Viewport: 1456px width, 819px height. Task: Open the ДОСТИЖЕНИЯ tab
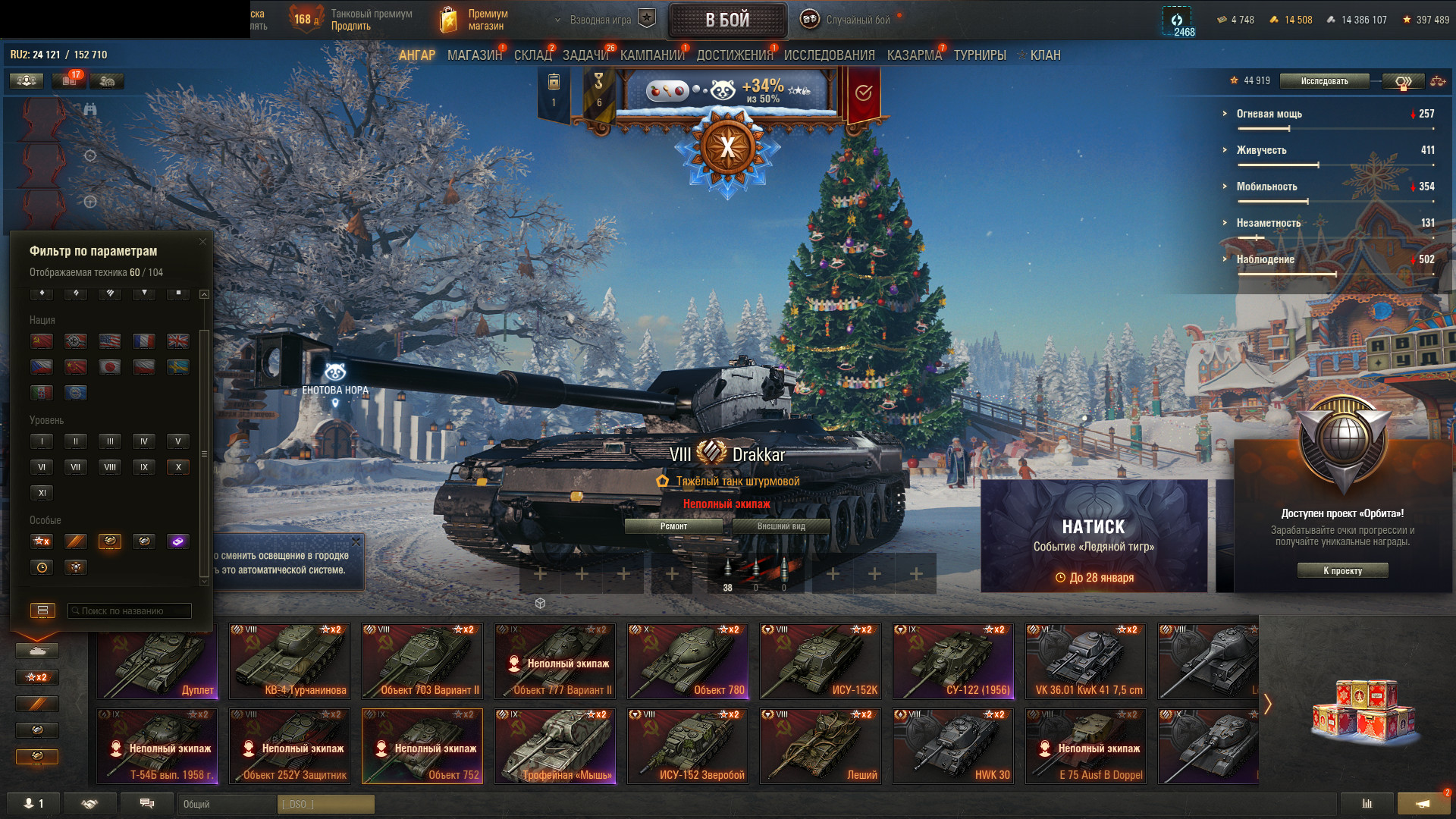tap(734, 55)
